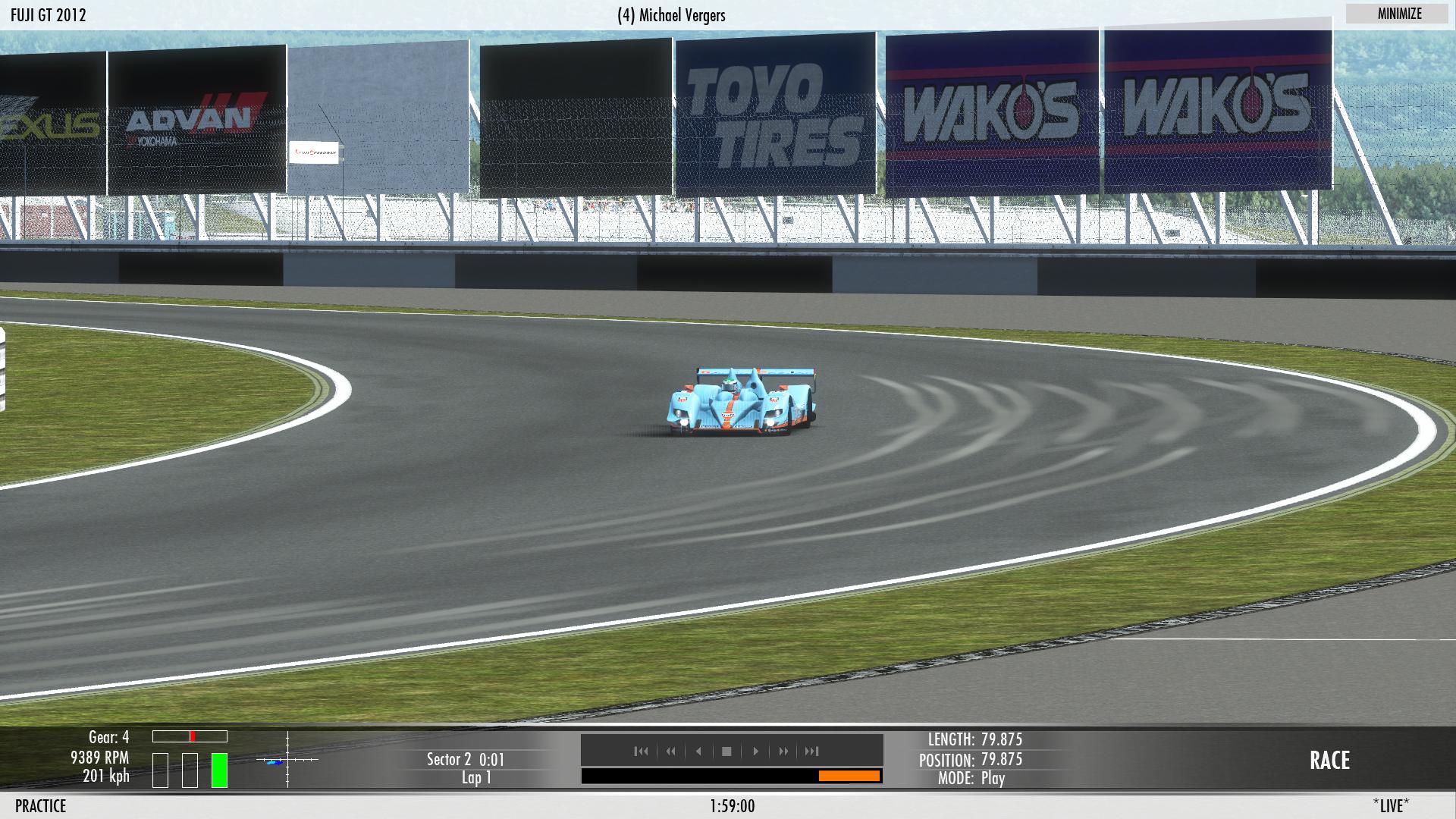Click the RACE button

pos(1329,761)
